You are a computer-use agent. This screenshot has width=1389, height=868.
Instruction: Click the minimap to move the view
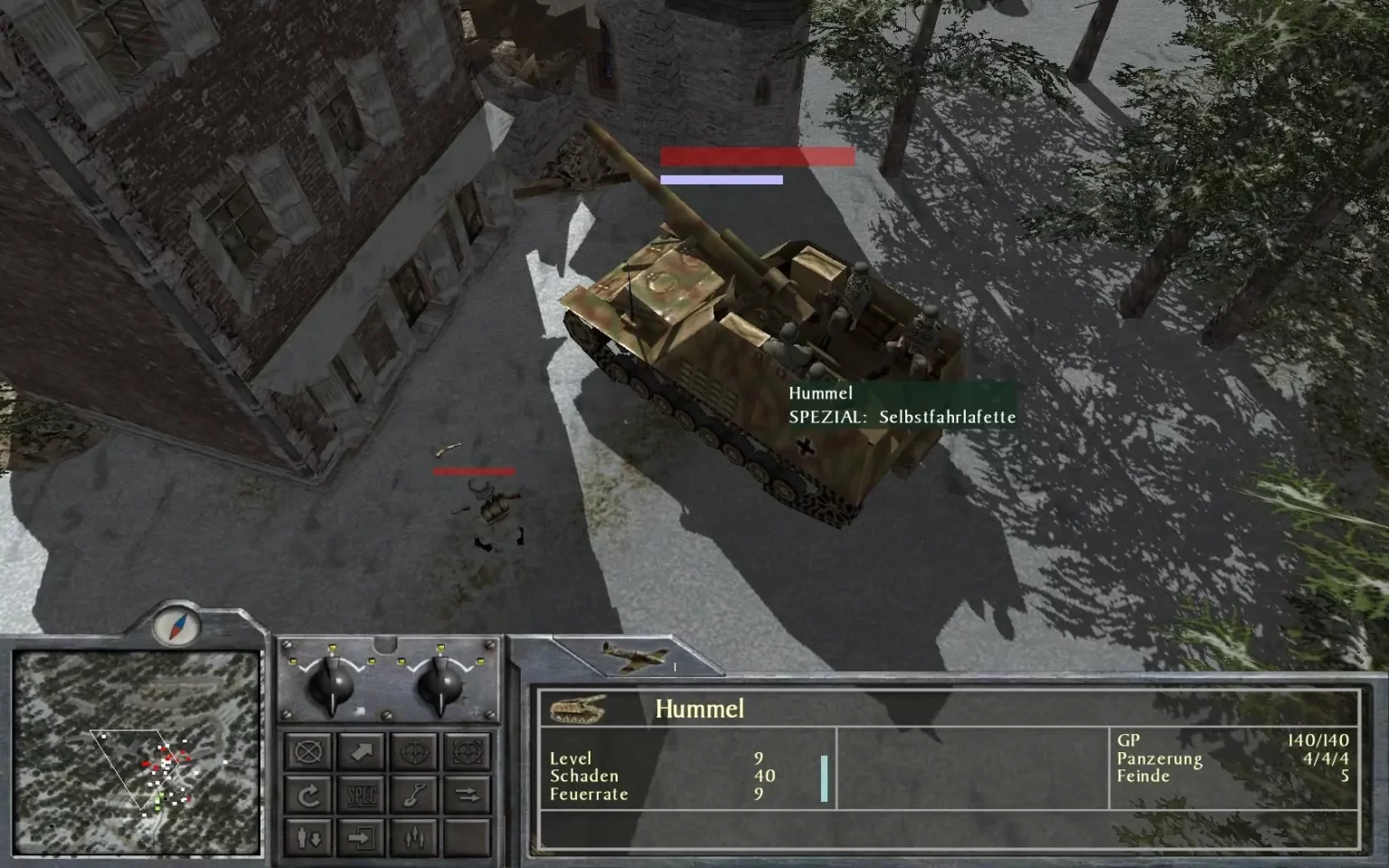click(137, 753)
